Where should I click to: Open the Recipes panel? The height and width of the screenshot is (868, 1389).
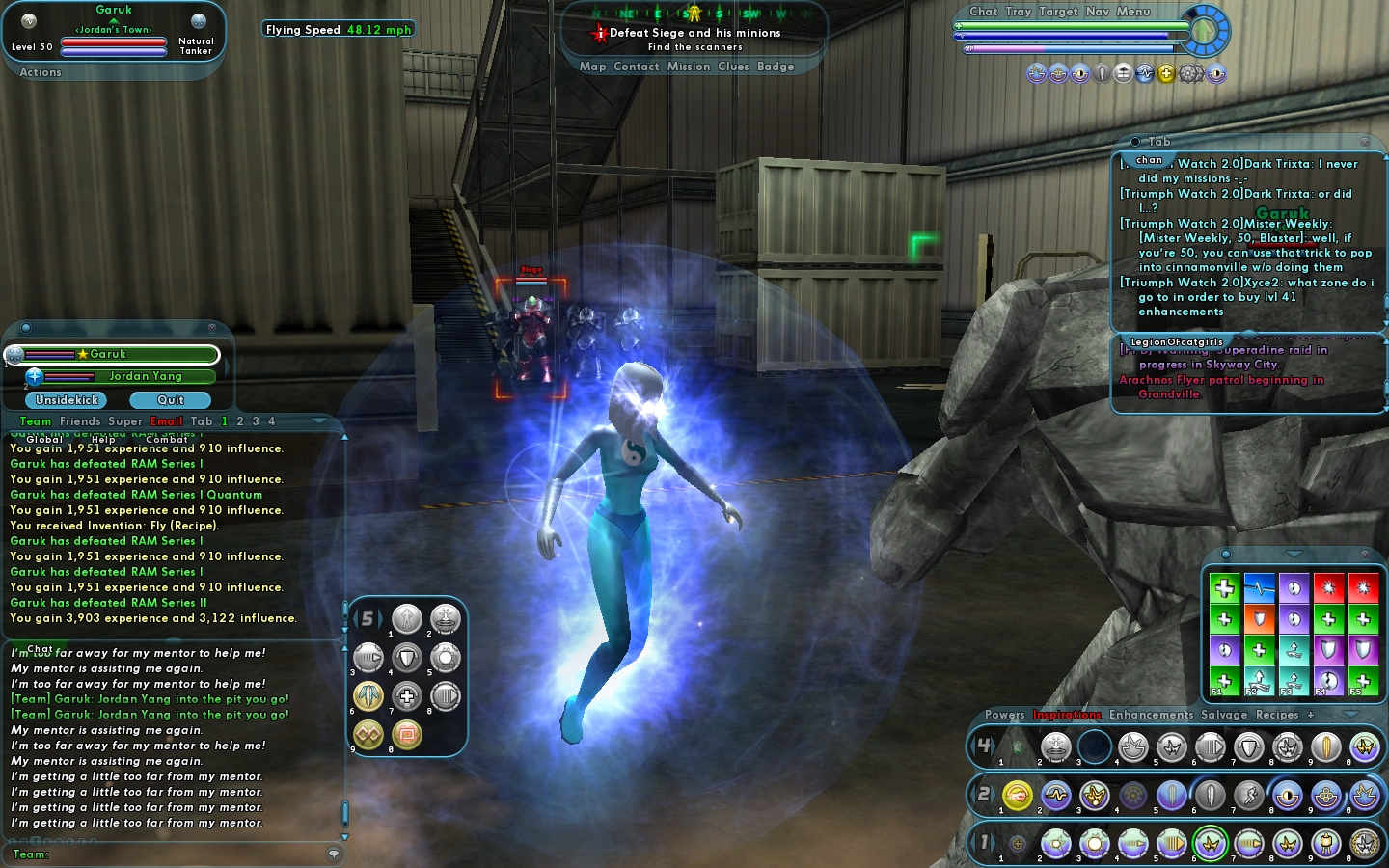click(1277, 715)
